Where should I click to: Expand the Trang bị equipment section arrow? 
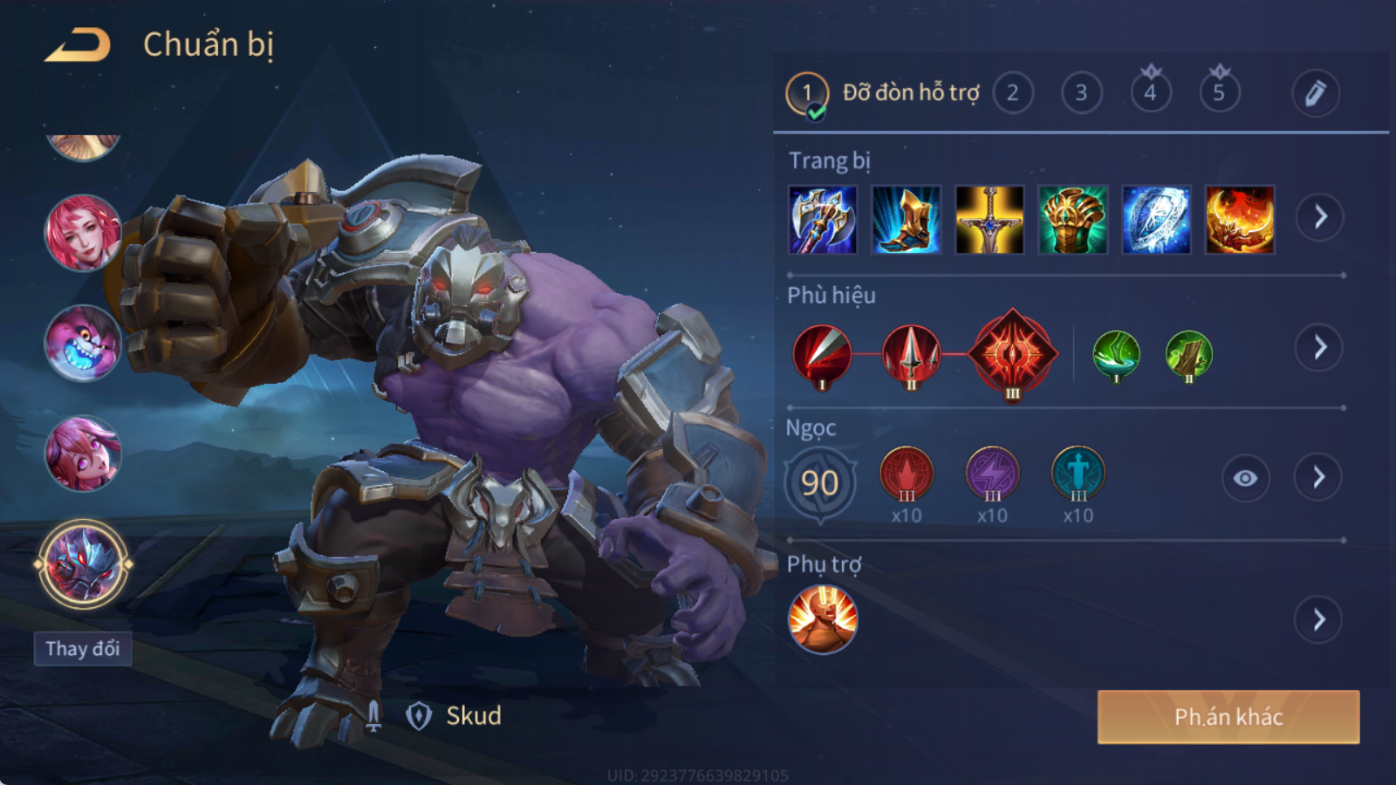(x=1320, y=217)
